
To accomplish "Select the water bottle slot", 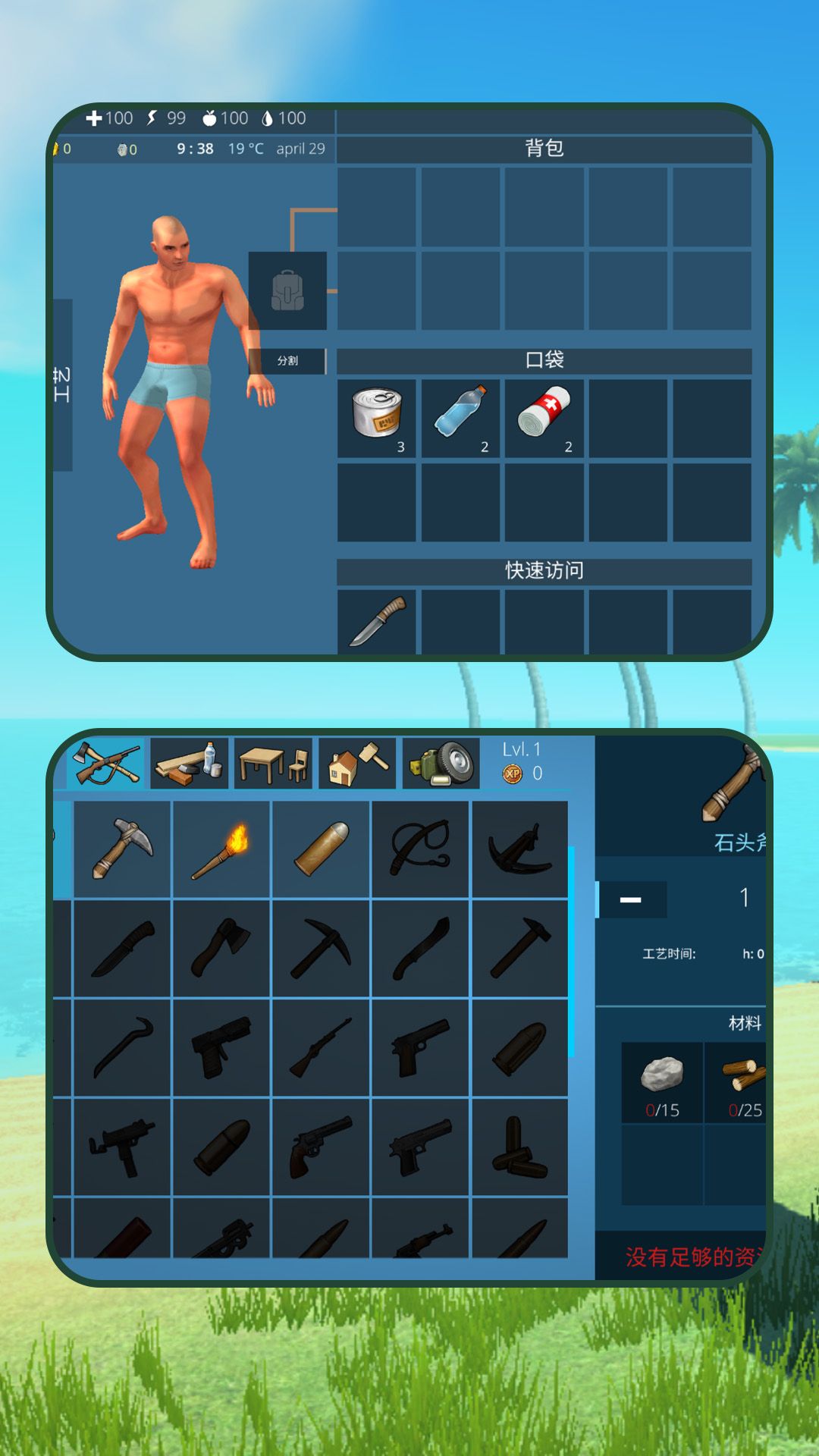I will (460, 418).
